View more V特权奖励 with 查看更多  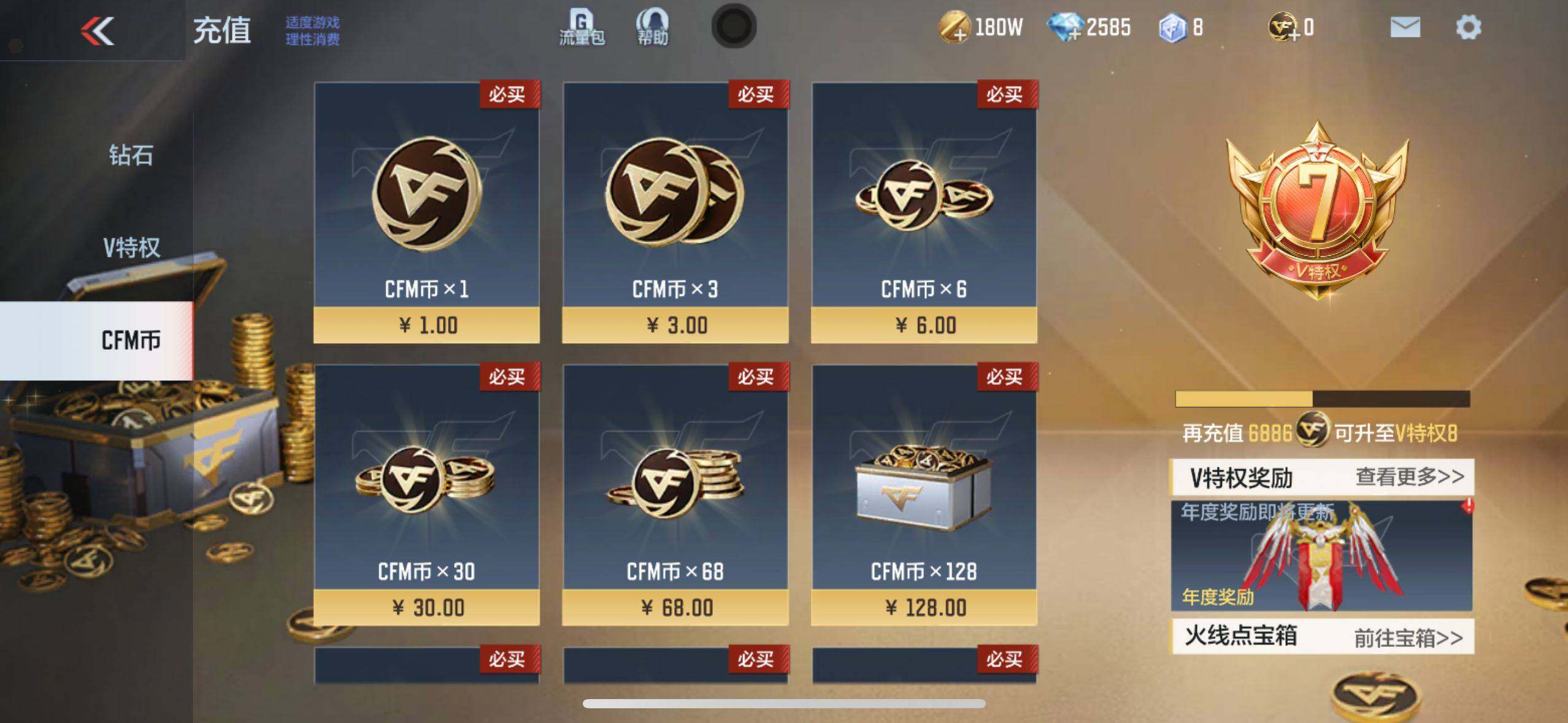coord(1409,476)
